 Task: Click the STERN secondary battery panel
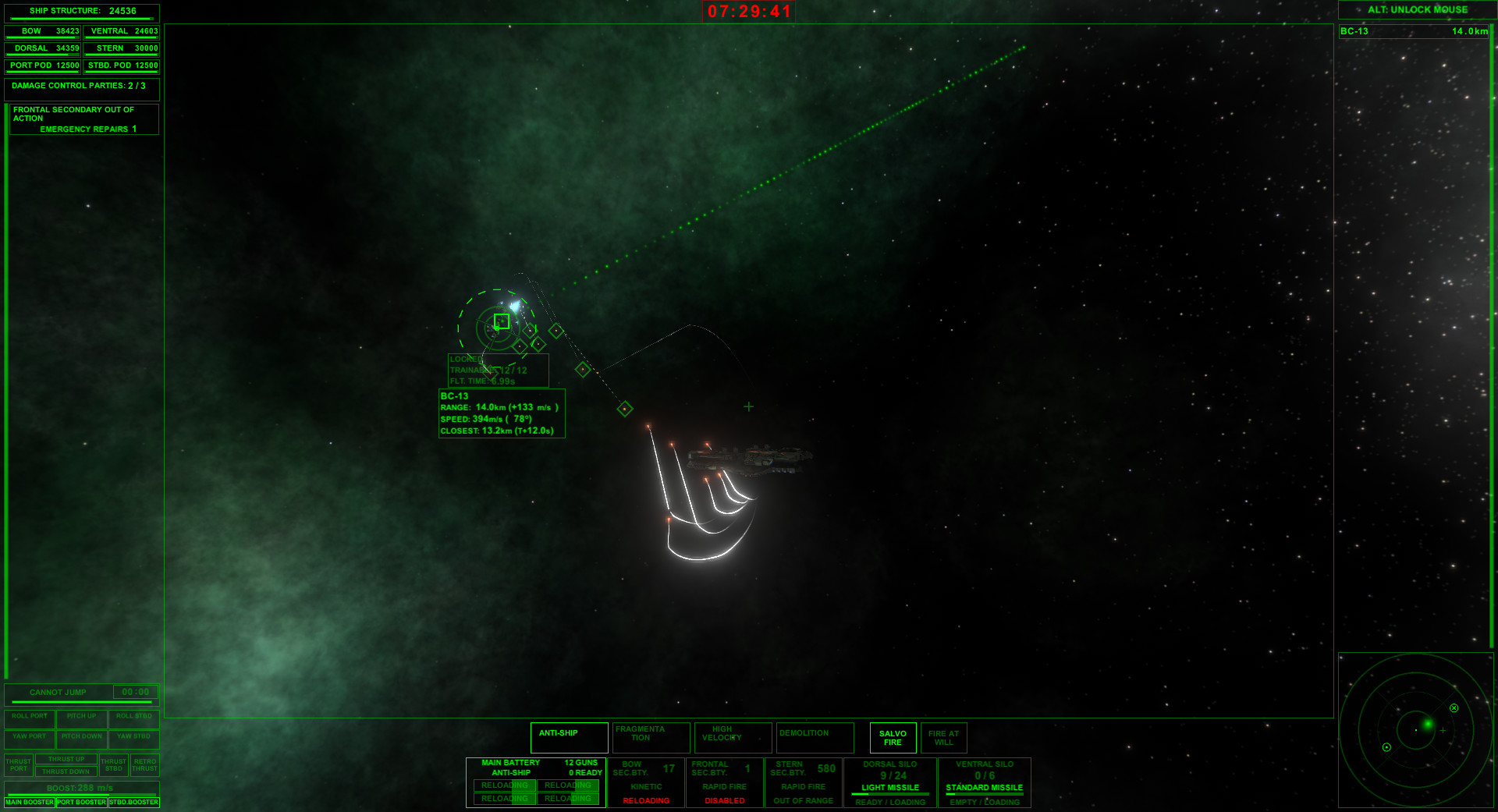(803, 782)
